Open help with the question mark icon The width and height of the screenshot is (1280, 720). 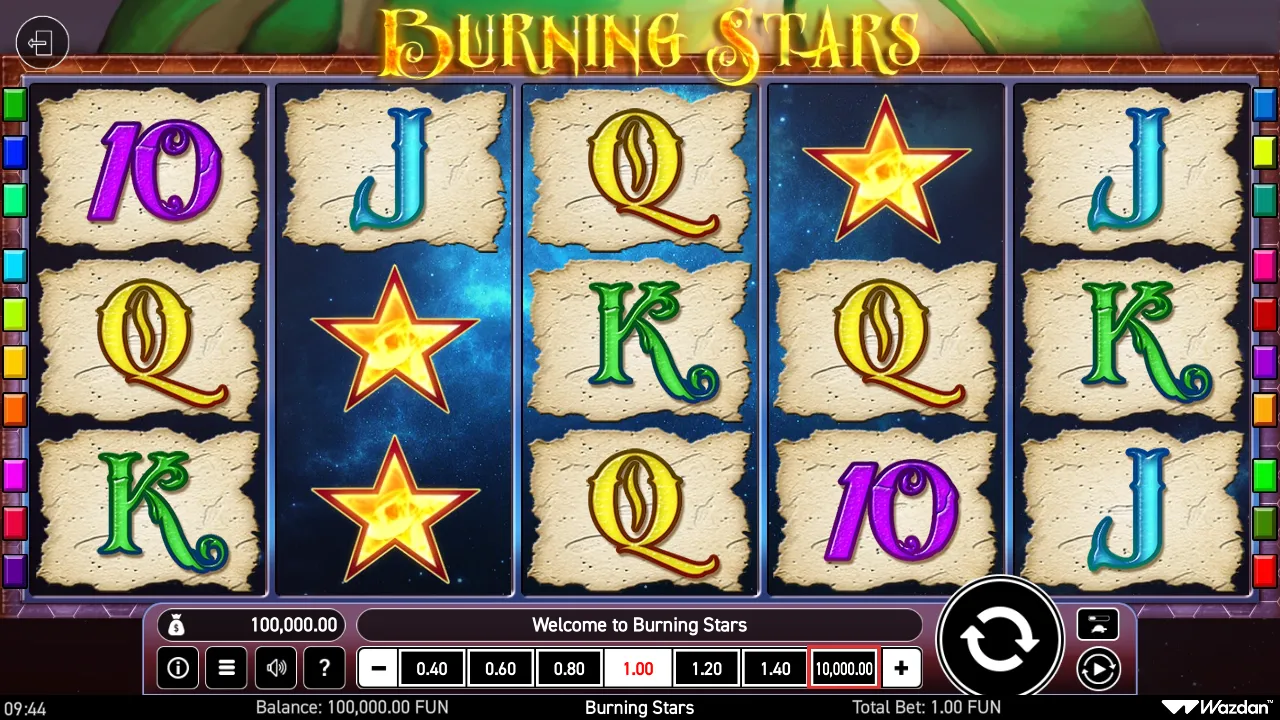[324, 668]
